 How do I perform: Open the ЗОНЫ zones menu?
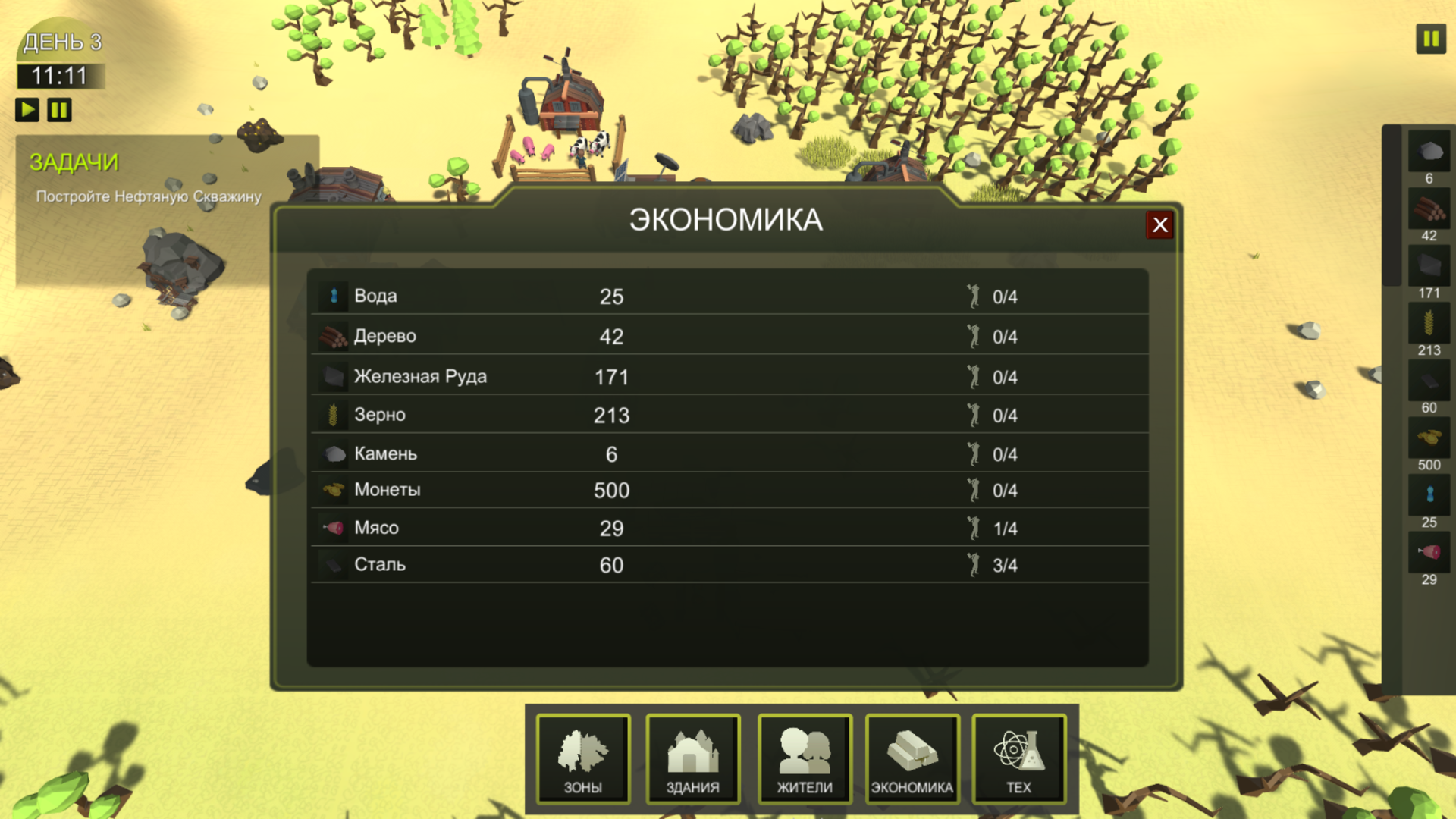[583, 758]
